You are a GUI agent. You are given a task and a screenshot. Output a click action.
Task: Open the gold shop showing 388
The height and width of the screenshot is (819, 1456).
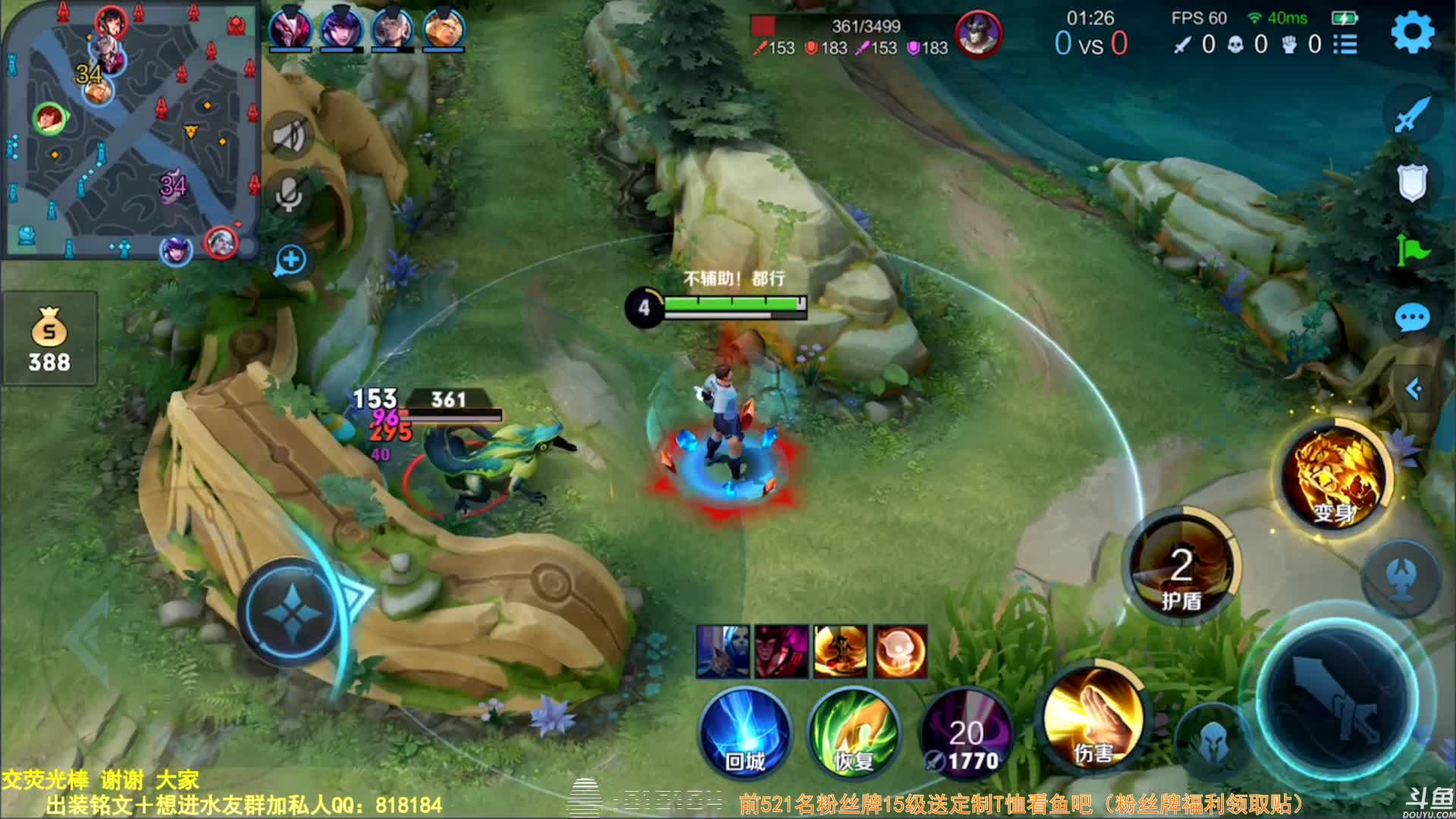tap(49, 339)
